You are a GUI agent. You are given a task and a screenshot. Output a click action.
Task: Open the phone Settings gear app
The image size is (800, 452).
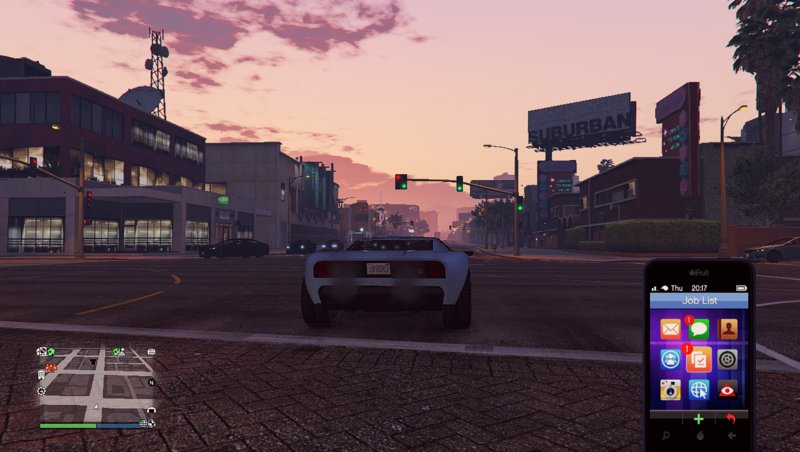pyautogui.click(x=728, y=359)
